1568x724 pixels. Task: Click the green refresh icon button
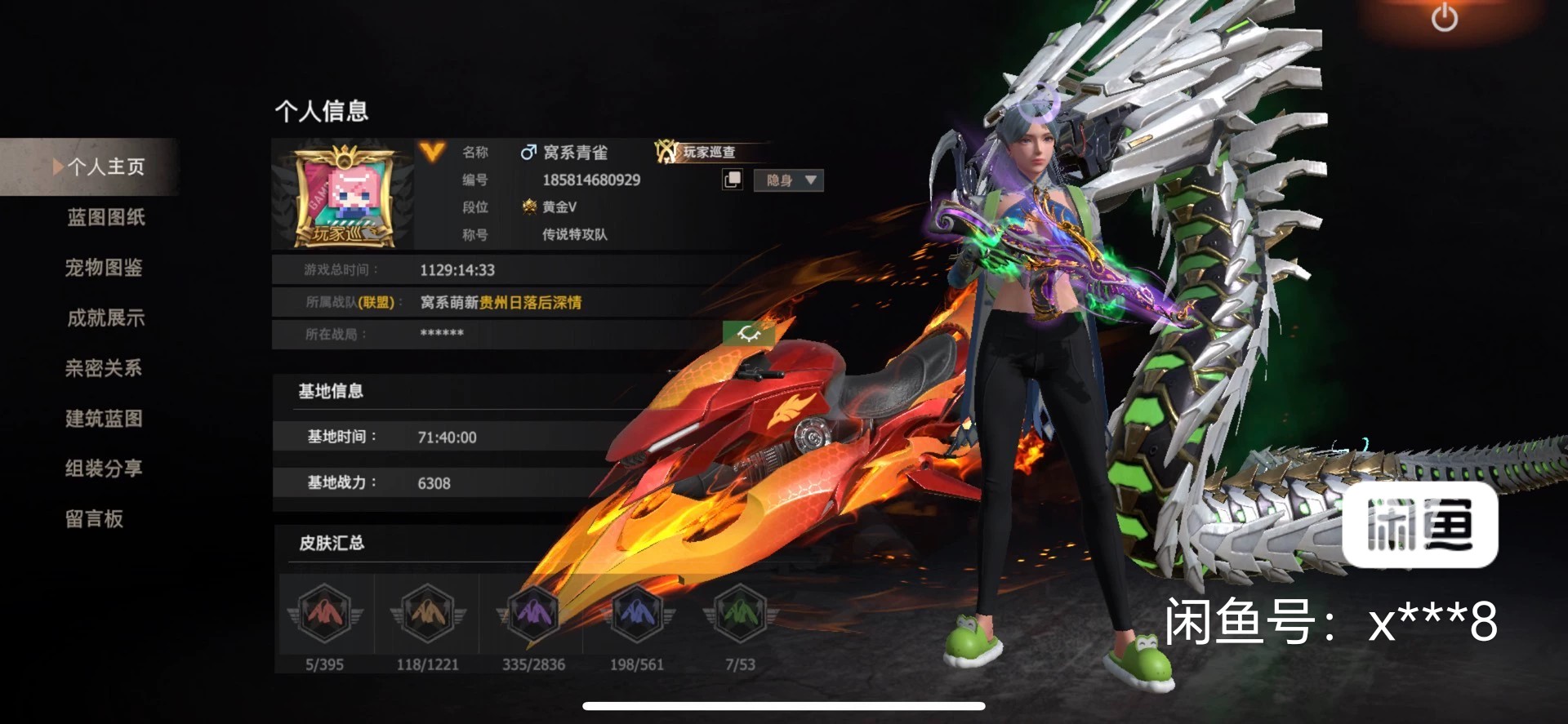[x=748, y=333]
